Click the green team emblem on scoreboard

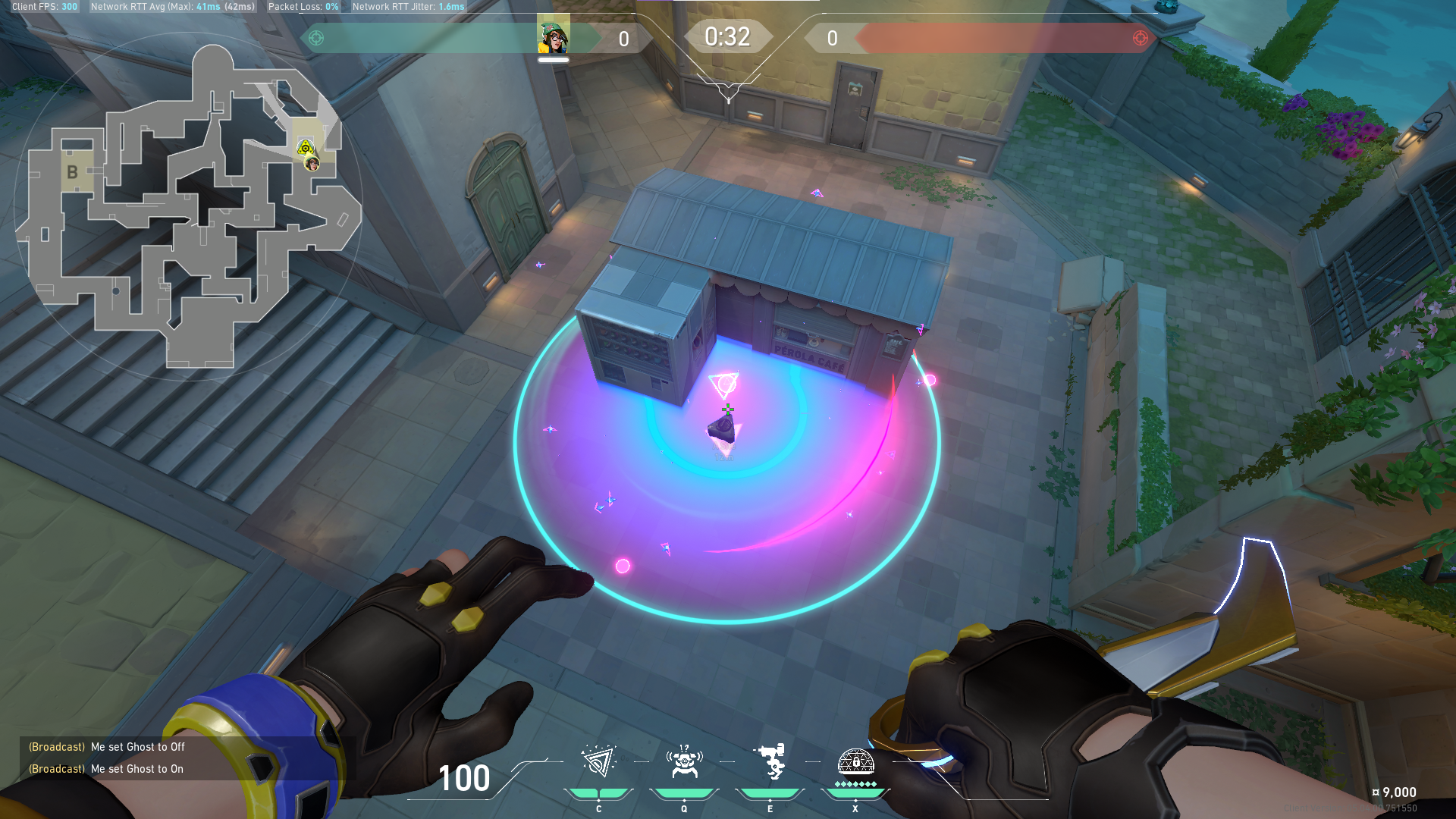click(x=316, y=38)
